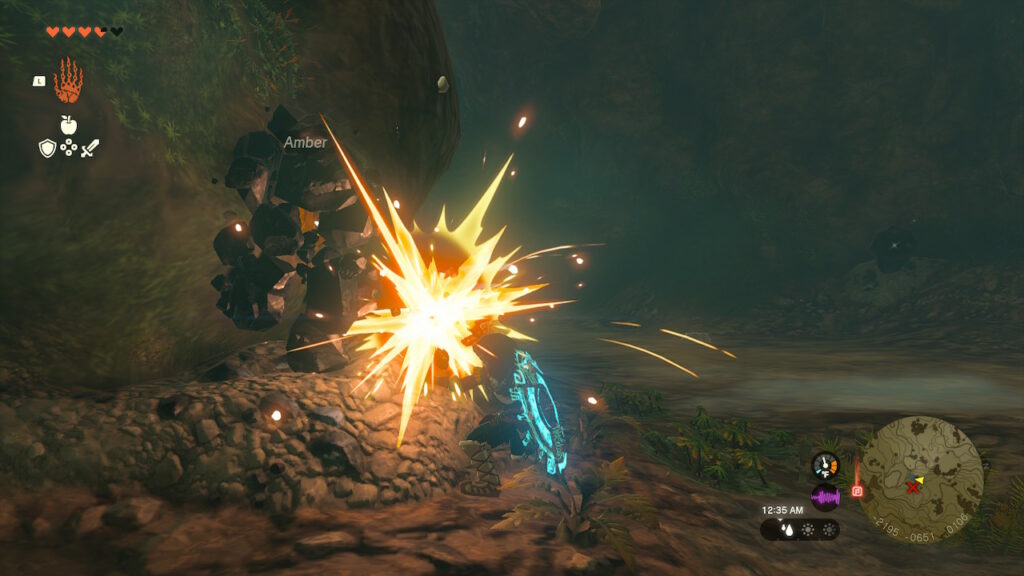Screen dimensions: 1024x576
Task: Click the purple soundwave sensor icon
Action: pyautogui.click(x=825, y=497)
